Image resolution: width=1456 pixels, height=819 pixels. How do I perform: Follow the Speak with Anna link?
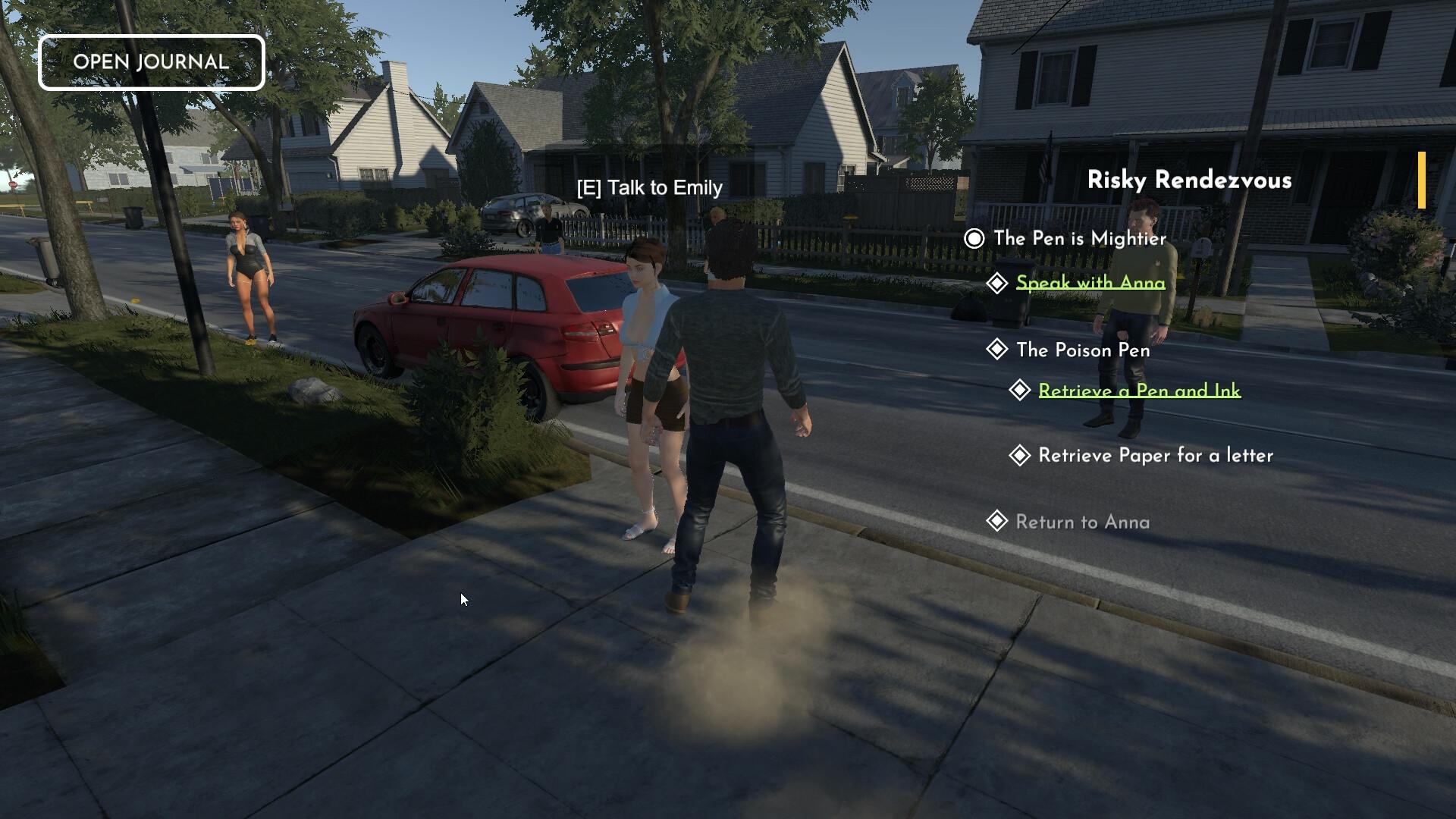(1090, 283)
